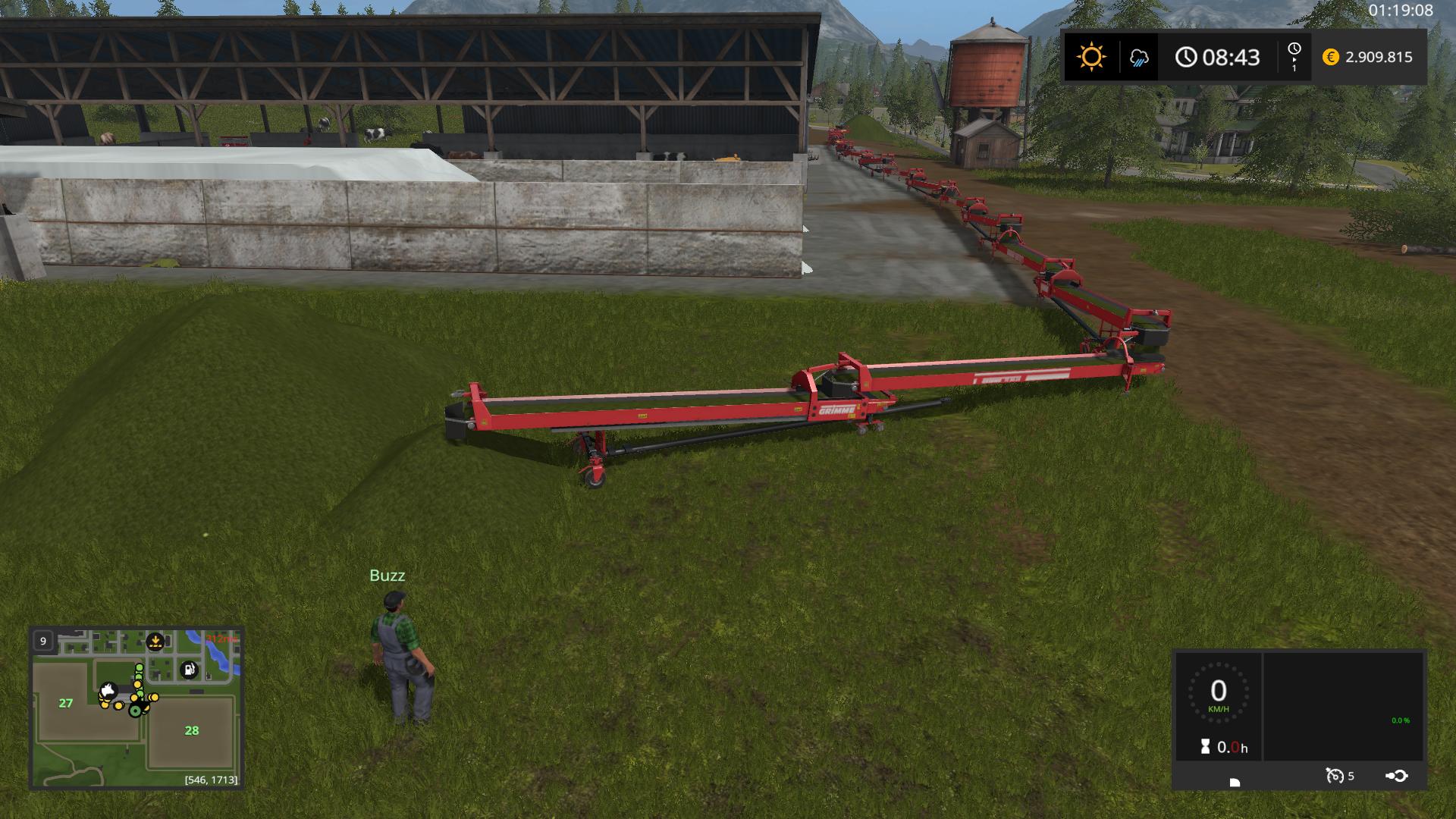The height and width of the screenshot is (819, 1456).
Task: Click the unload point marker on minimap
Action: pyautogui.click(x=155, y=642)
